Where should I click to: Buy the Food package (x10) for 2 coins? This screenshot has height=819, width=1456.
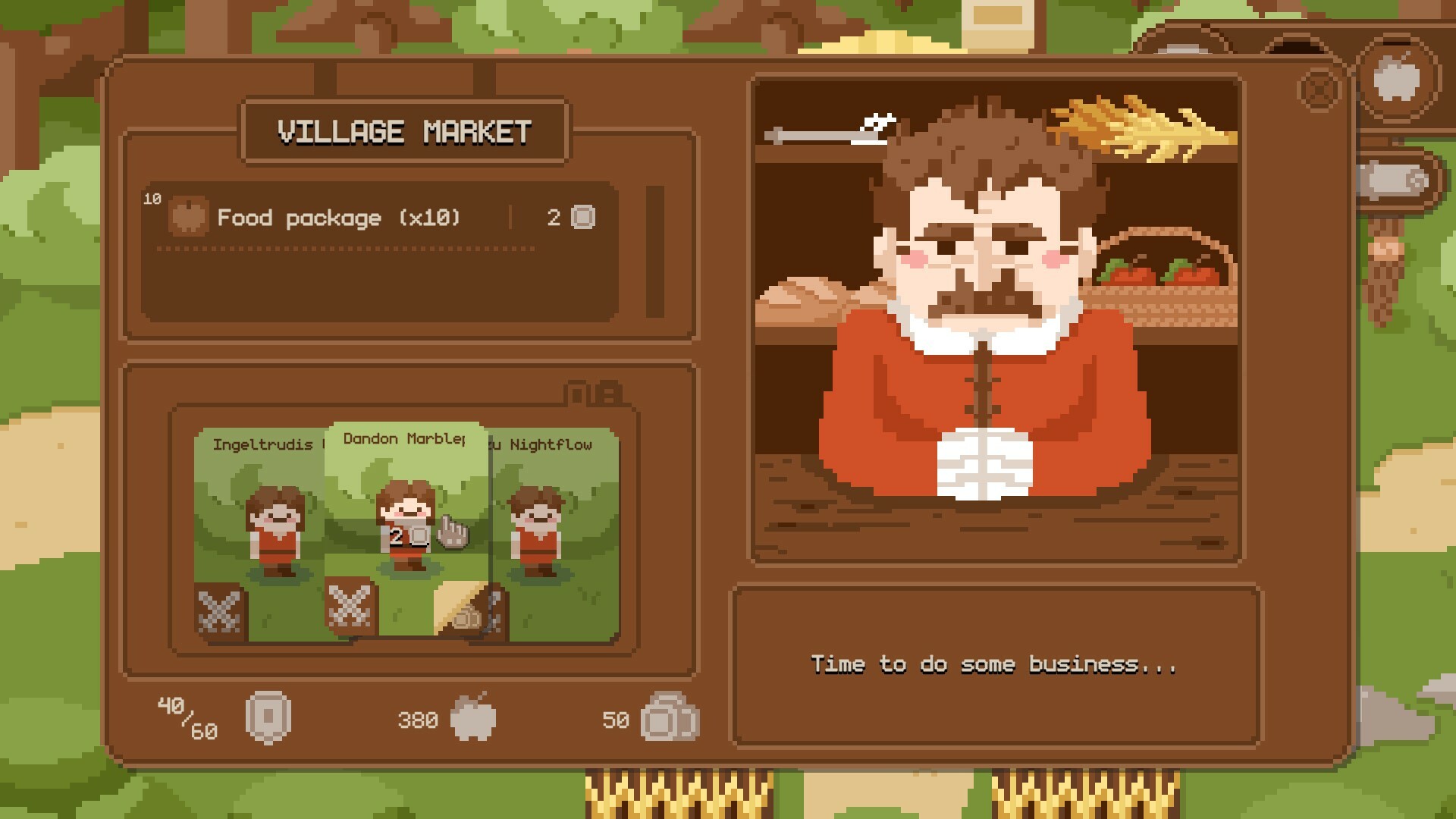point(337,218)
